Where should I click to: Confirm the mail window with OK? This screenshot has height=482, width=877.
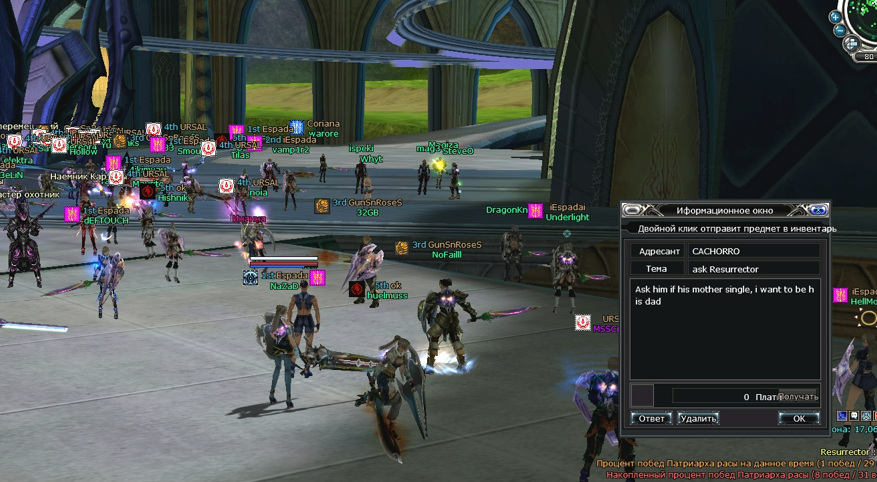pyautogui.click(x=798, y=418)
